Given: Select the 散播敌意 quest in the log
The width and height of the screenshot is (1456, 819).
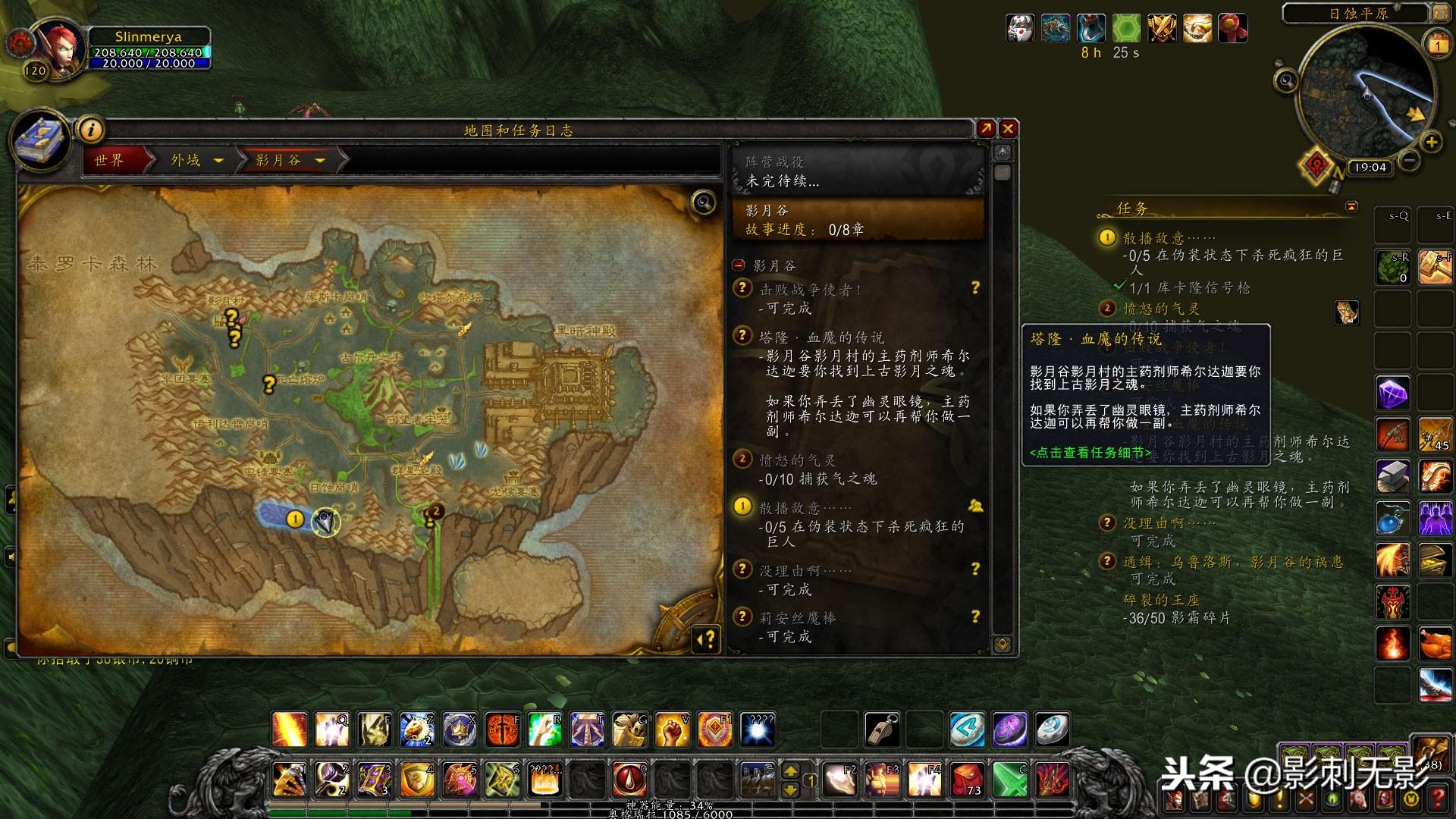Looking at the screenshot, I should coord(805,507).
